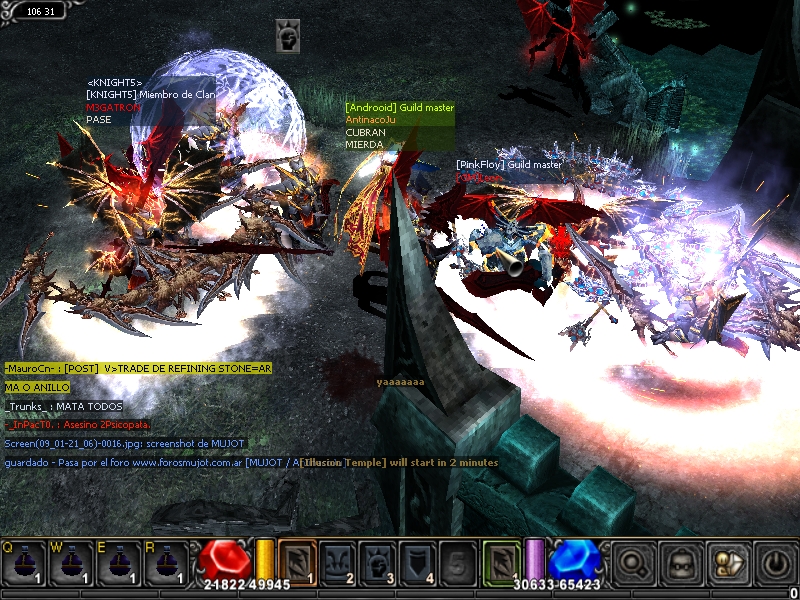The width and height of the screenshot is (800, 600).
Task: Select skill slot number 5
Action: [457, 562]
